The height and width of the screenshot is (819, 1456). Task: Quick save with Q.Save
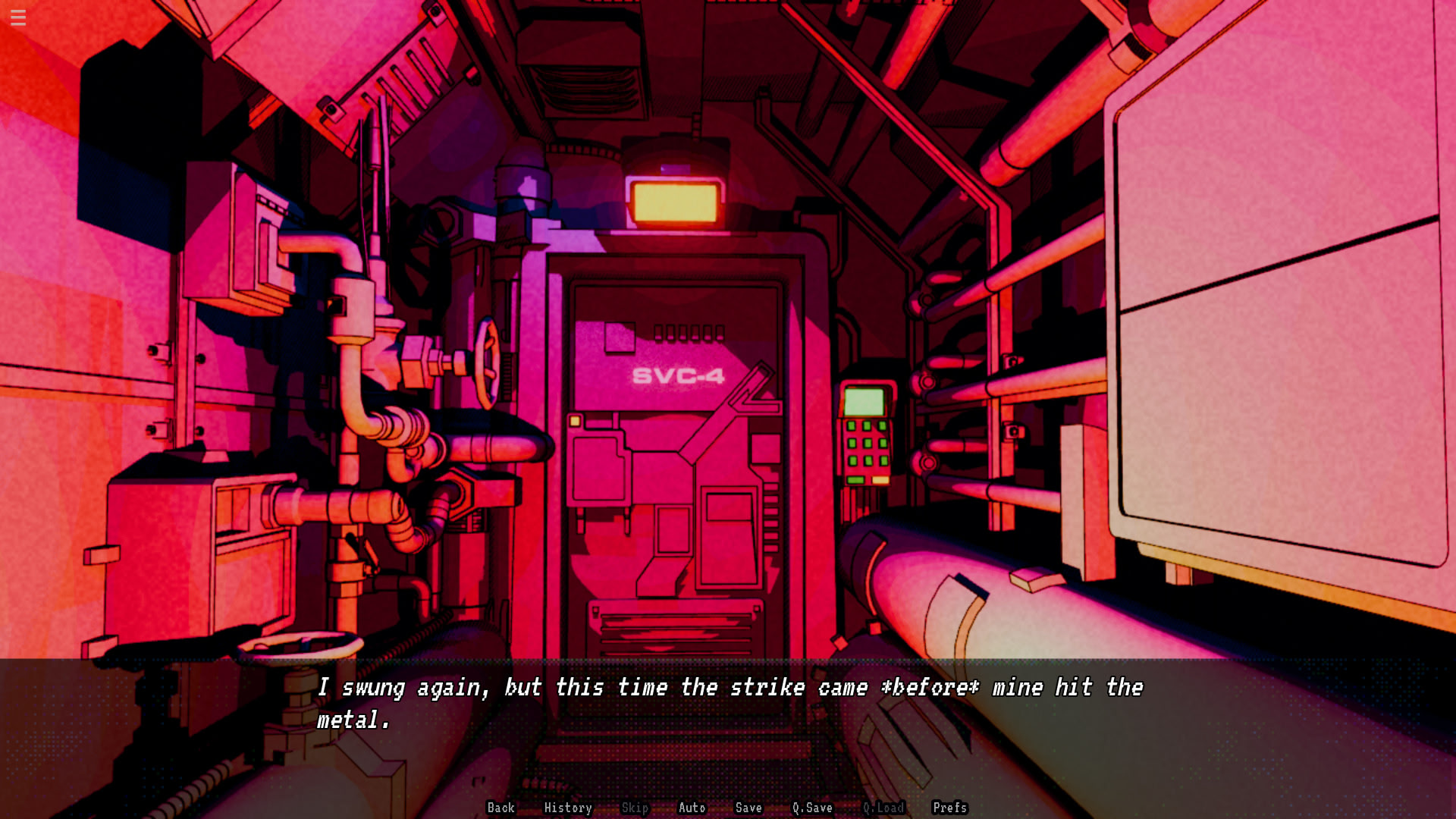point(812,808)
